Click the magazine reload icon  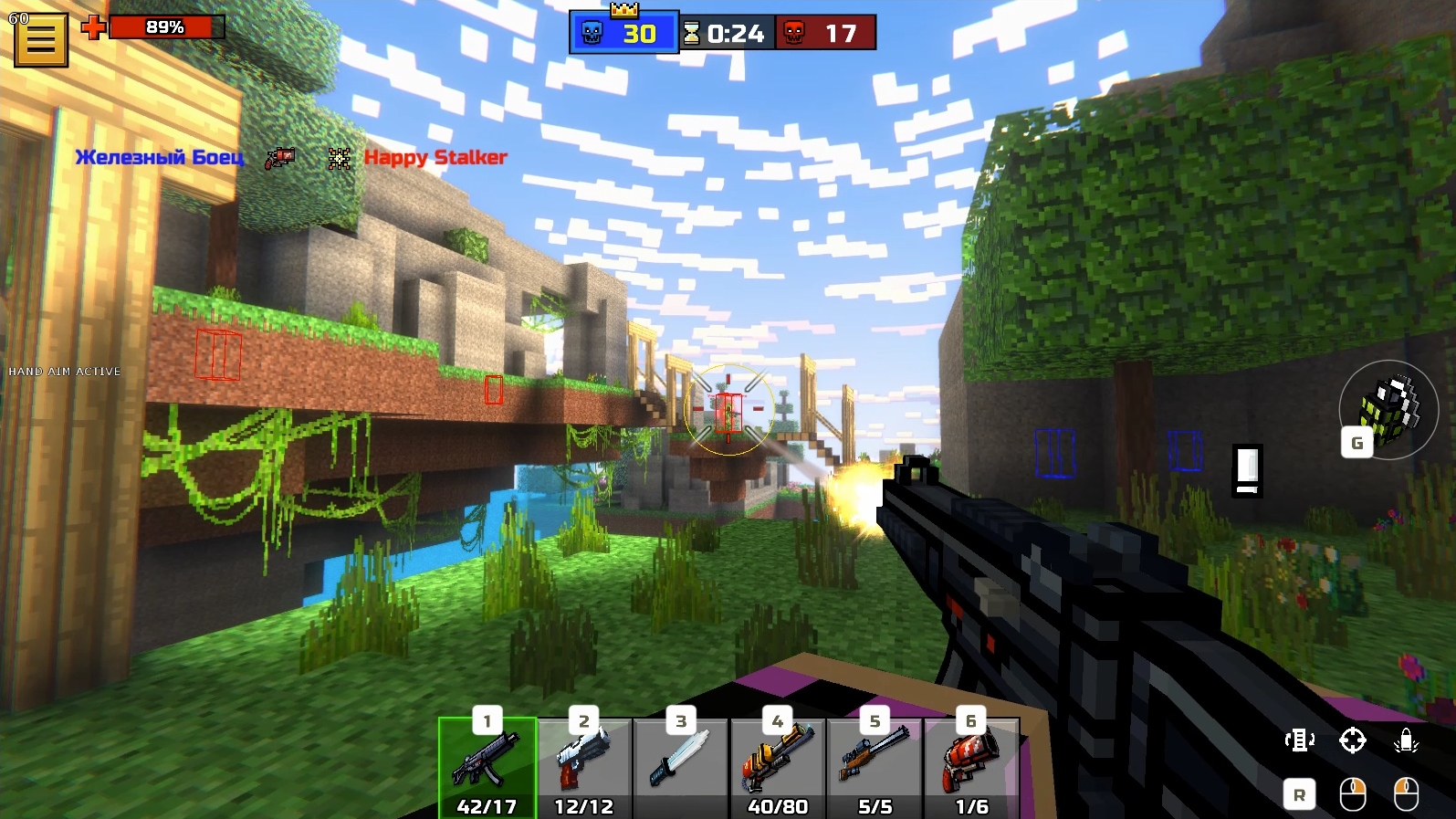tap(1300, 740)
